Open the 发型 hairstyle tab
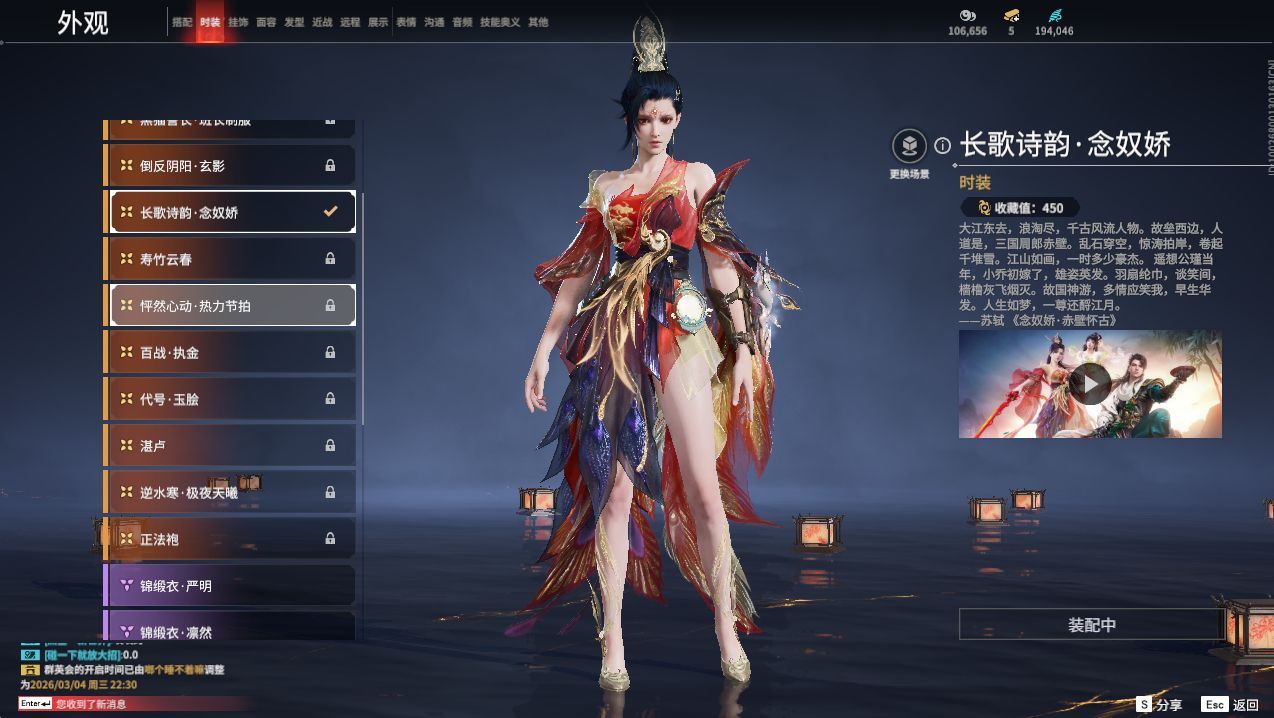 [x=294, y=22]
